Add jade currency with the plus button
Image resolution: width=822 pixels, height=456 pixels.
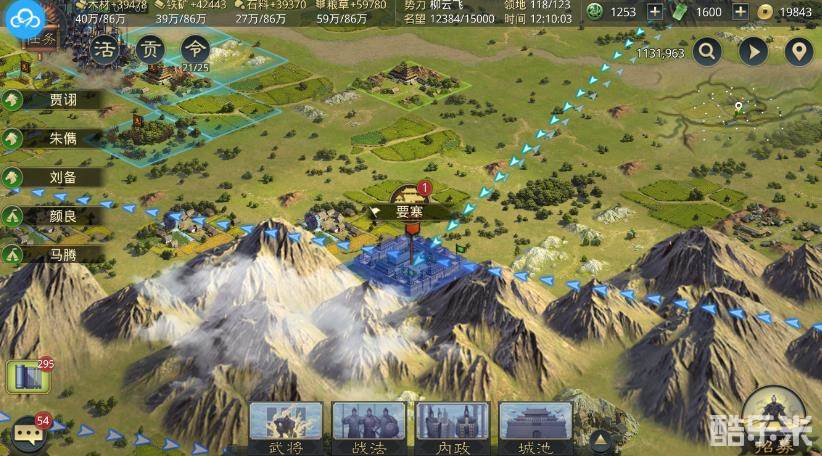[656, 12]
